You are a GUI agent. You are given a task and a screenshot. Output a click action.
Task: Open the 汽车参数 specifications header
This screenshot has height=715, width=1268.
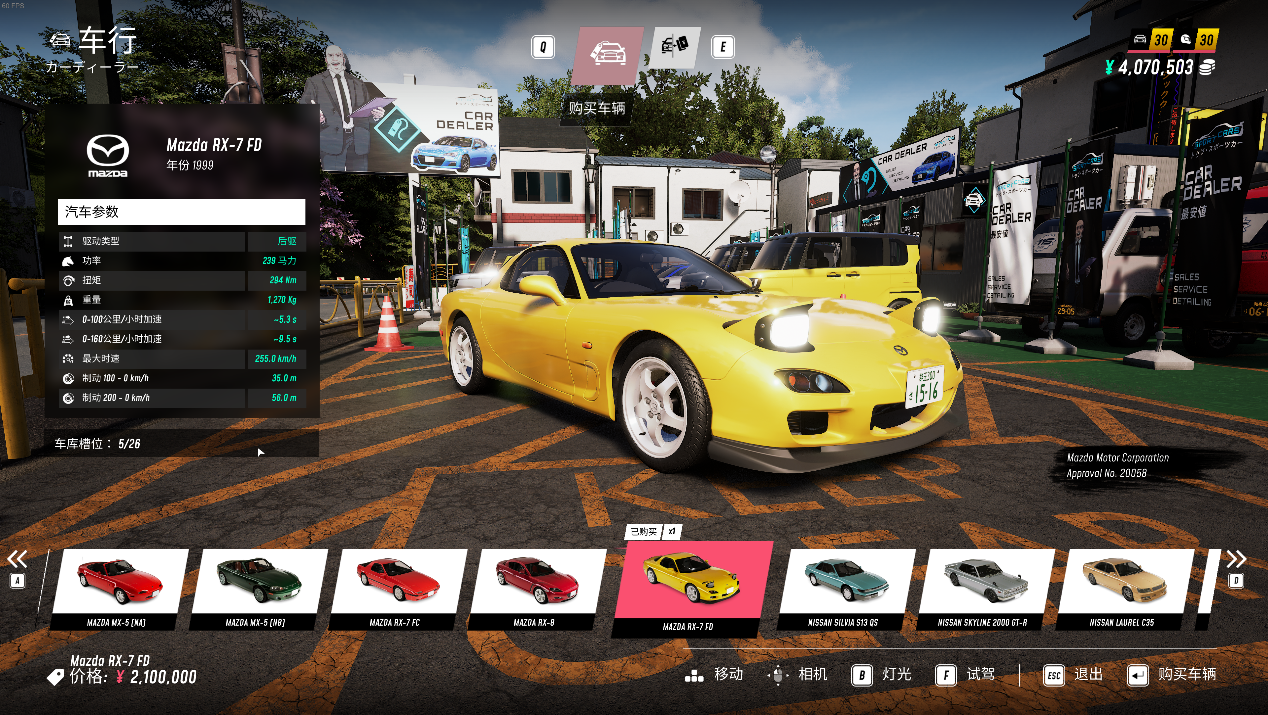(181, 212)
